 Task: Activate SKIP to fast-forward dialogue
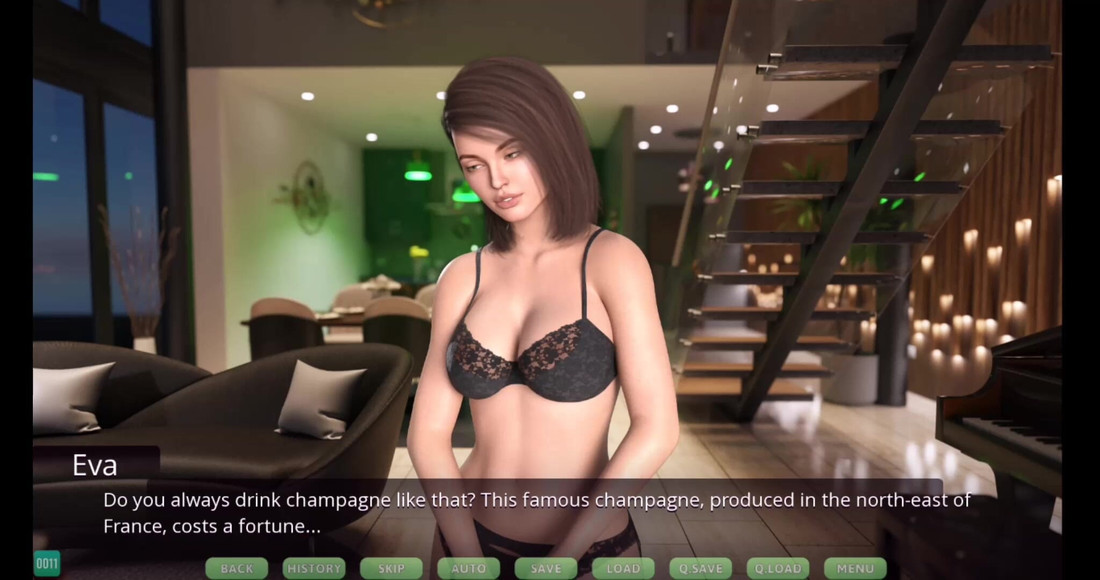(x=391, y=568)
